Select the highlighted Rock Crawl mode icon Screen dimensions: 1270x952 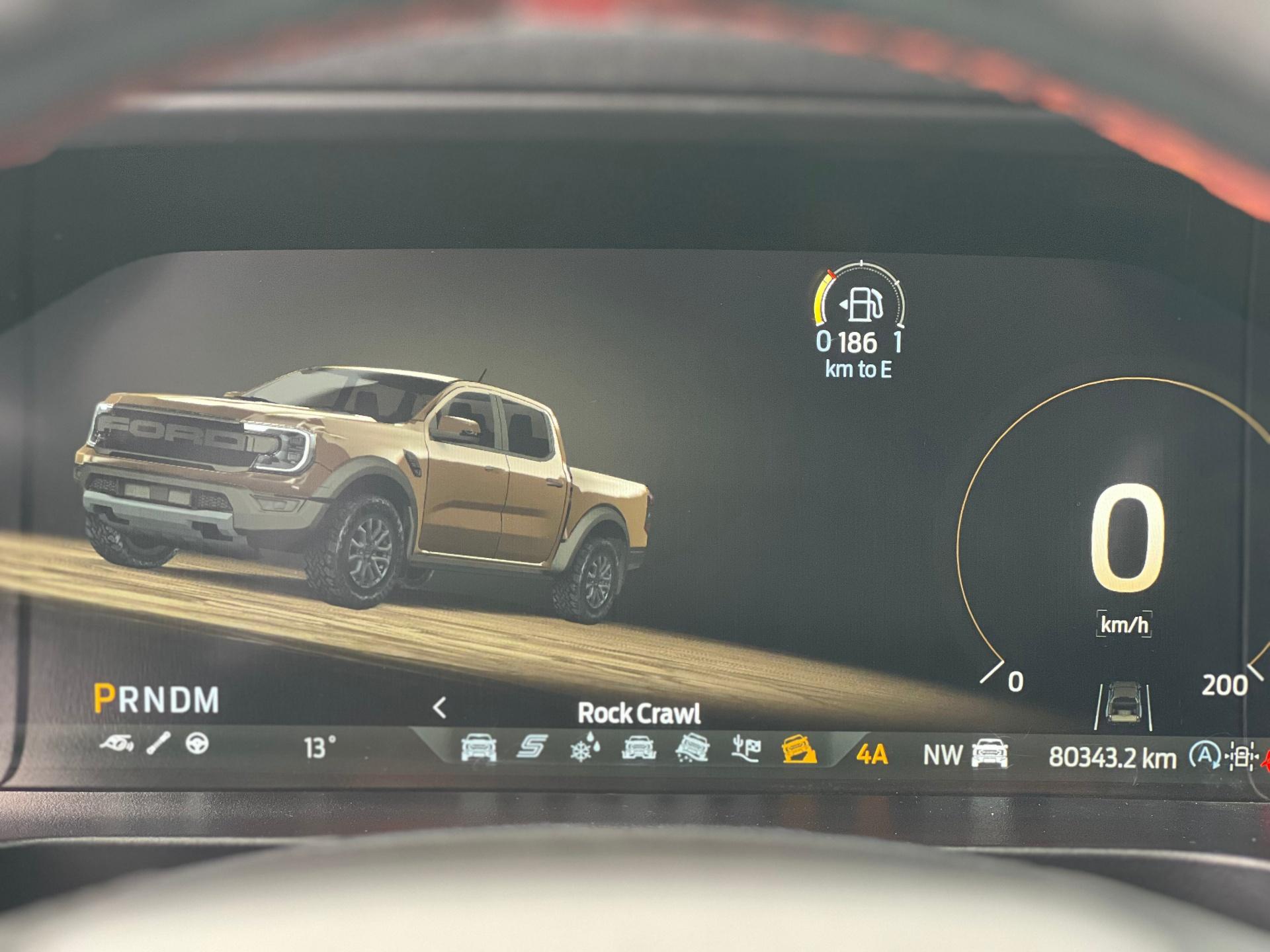click(799, 750)
